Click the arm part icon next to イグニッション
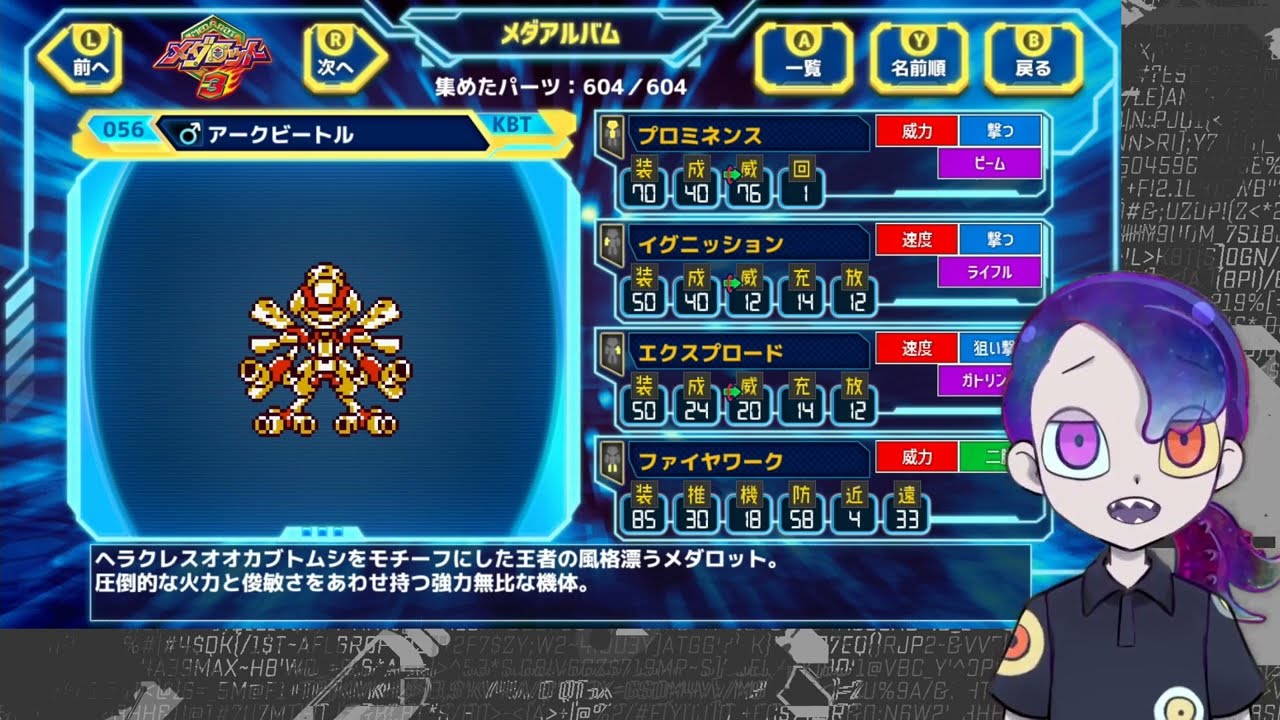1280x720 pixels. pyautogui.click(x=612, y=248)
